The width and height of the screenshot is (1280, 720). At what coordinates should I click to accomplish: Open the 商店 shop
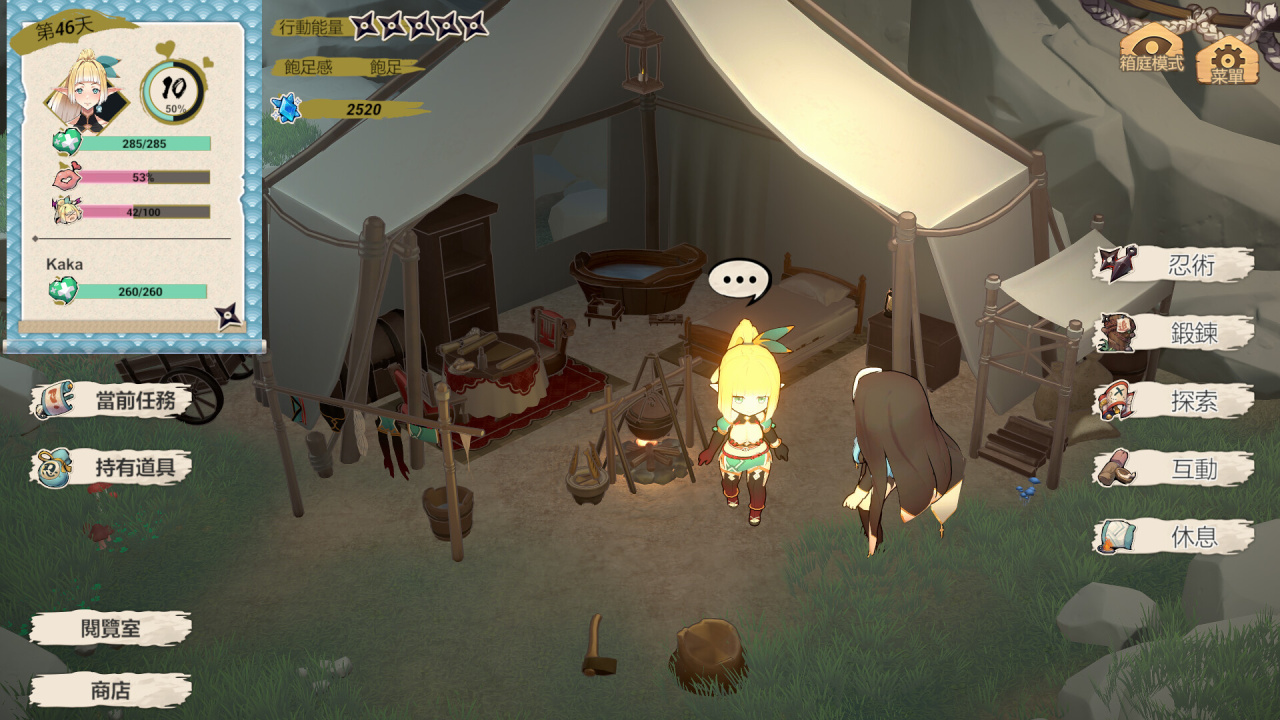110,690
